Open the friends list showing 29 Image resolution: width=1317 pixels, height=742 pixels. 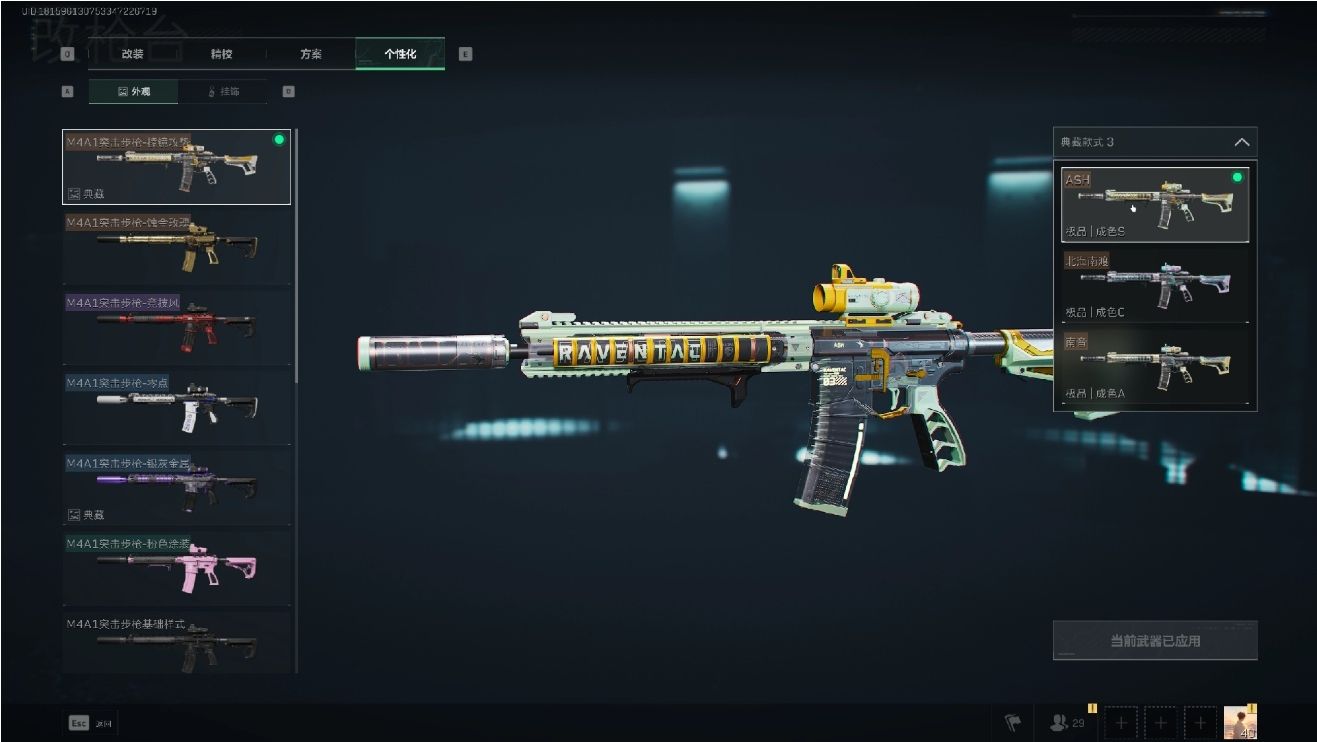[x=1068, y=722]
